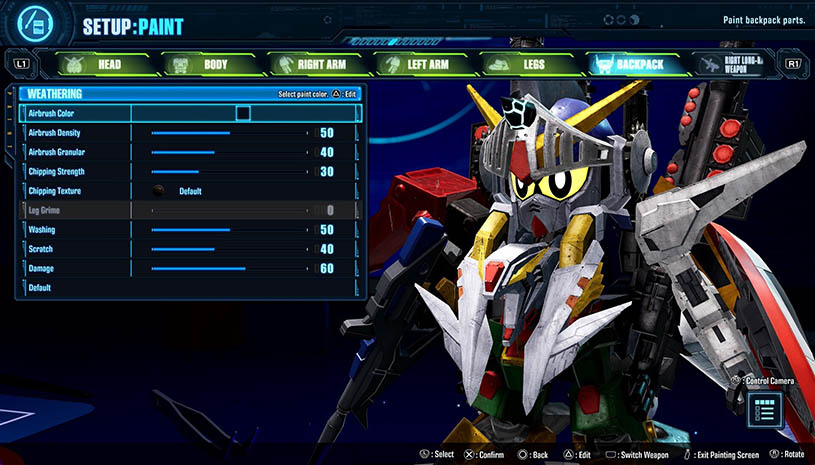Change the Airbrush Granular slider
The height and width of the screenshot is (465, 815).
pyautogui.click(x=230, y=152)
